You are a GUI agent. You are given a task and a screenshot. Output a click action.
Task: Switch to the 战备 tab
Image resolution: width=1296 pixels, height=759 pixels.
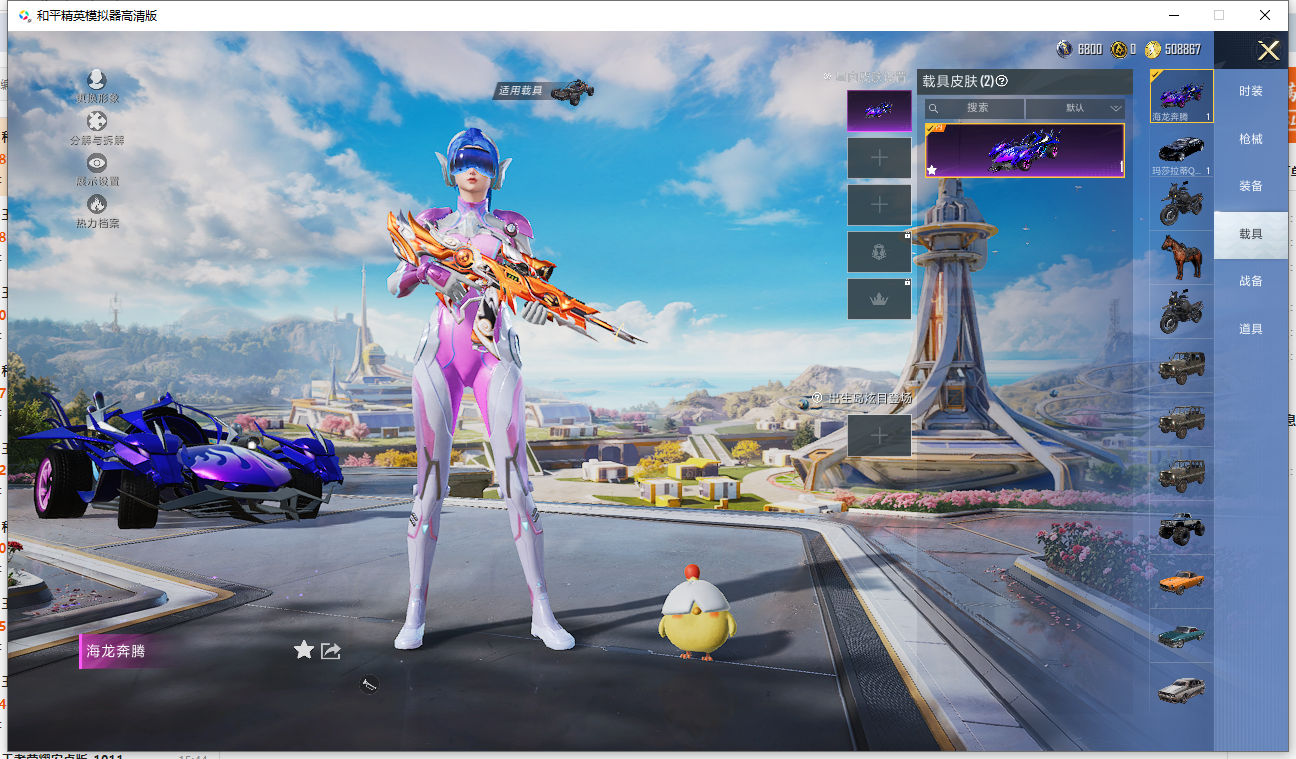click(x=1251, y=281)
